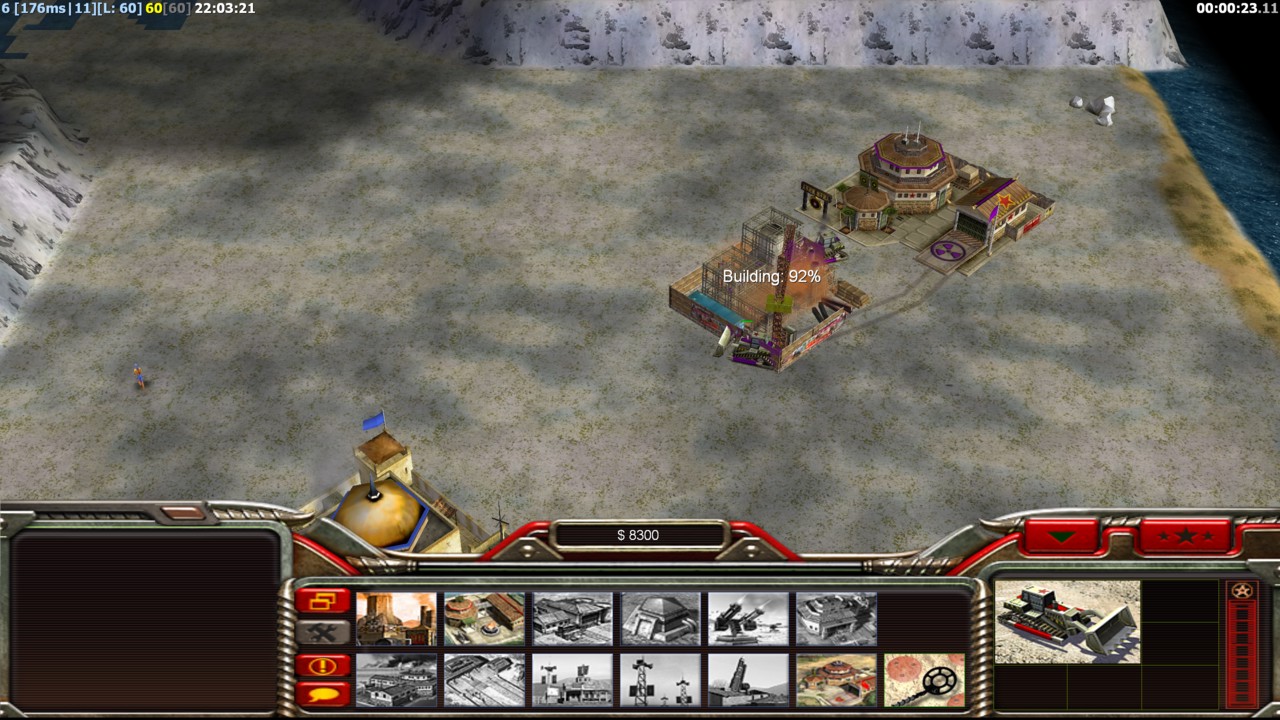
Task: Toggle the control bar with green arrow button
Action: pos(1061,536)
